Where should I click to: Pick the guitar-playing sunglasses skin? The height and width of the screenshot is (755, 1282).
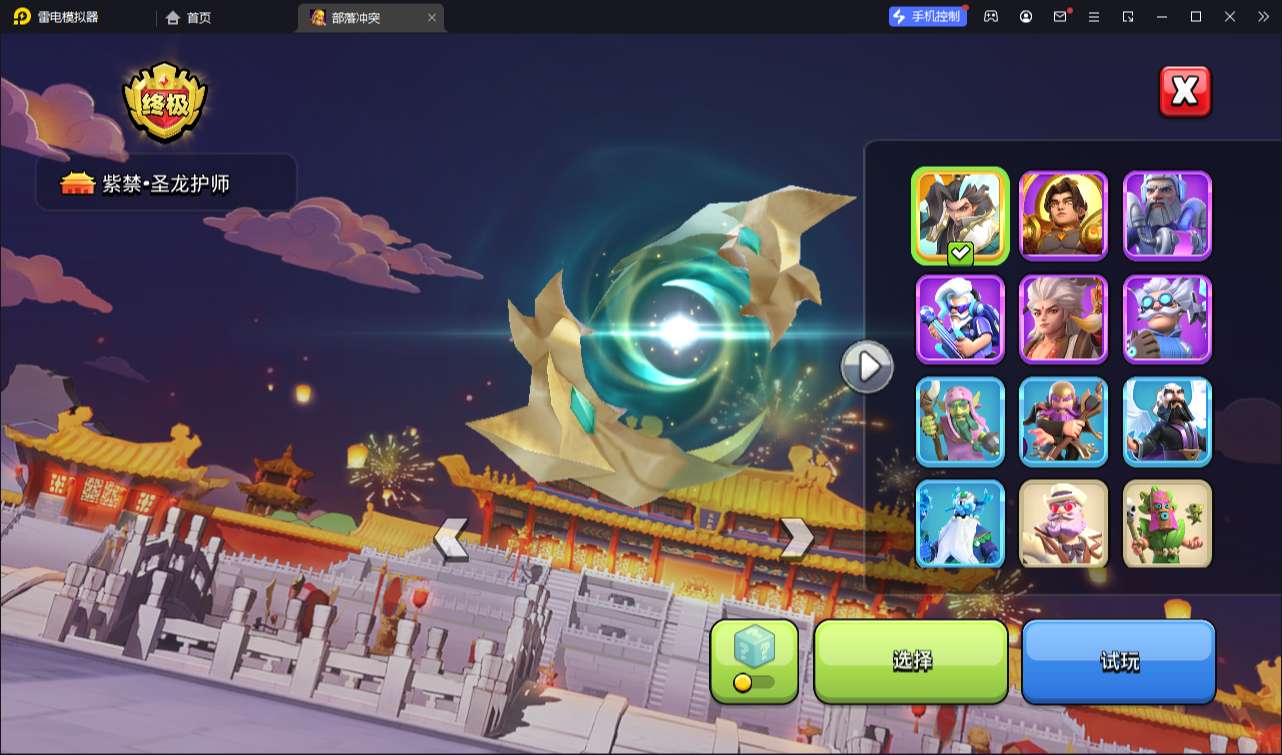(x=960, y=319)
